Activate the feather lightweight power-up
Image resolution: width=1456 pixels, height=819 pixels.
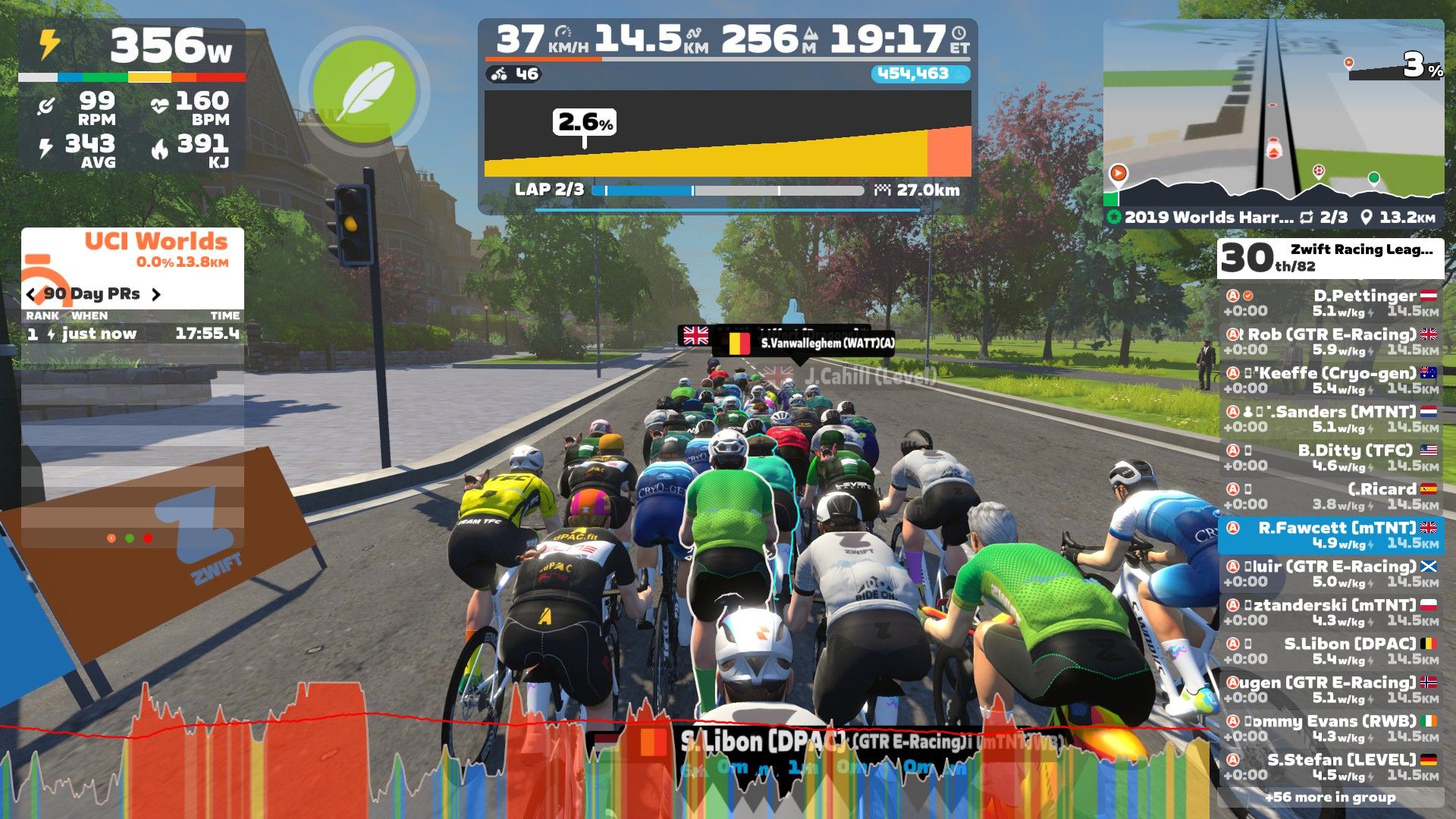click(364, 91)
